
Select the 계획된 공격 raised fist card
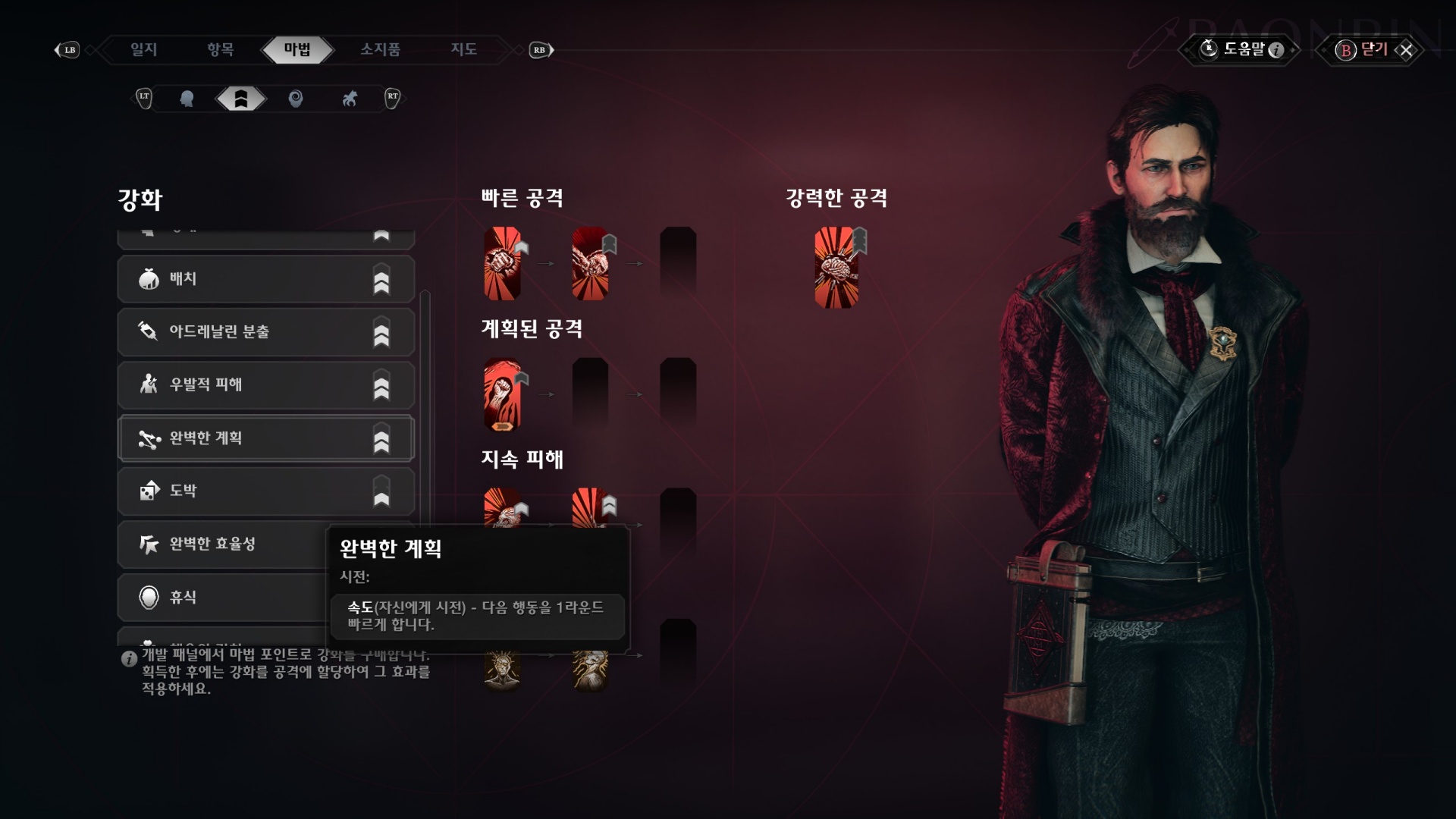click(502, 394)
